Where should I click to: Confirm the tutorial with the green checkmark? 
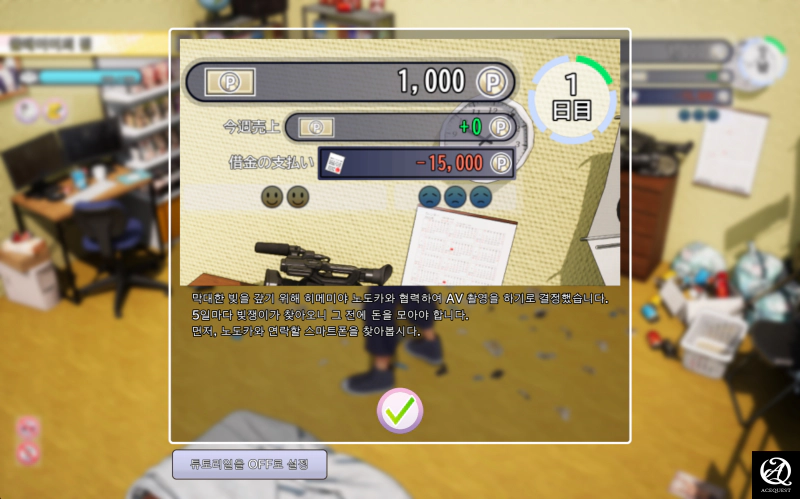tap(400, 410)
